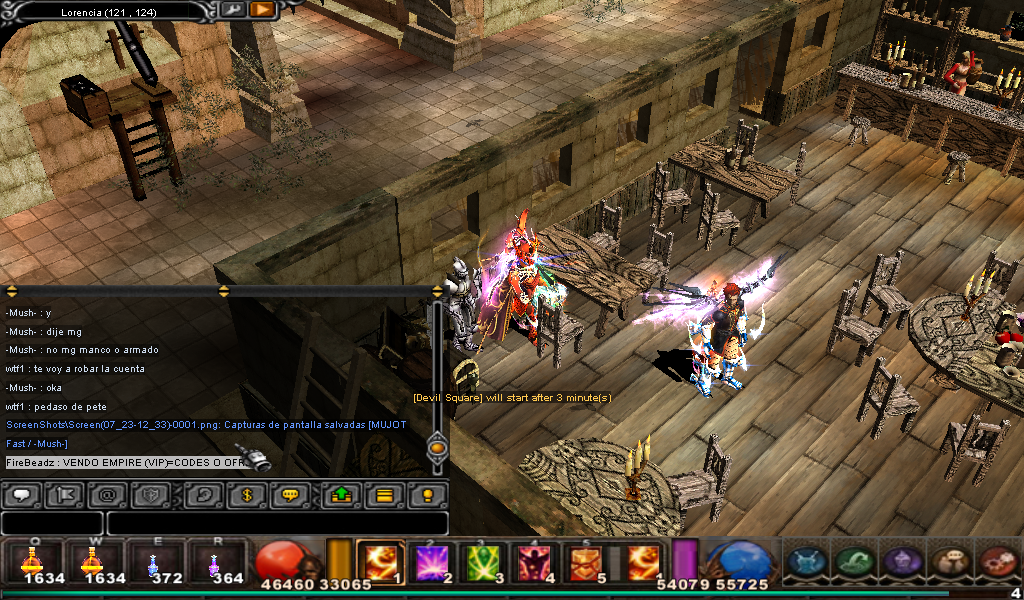Click the @ symbol chat button
Image resolution: width=1024 pixels, height=600 pixels.
click(106, 495)
